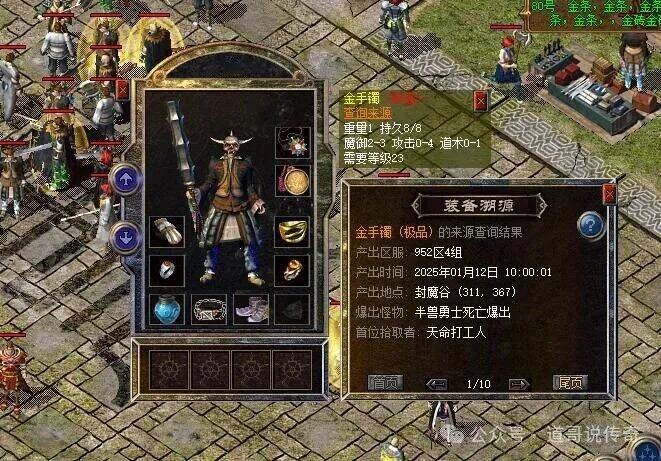Jump to first page (首页)

coord(385,382)
